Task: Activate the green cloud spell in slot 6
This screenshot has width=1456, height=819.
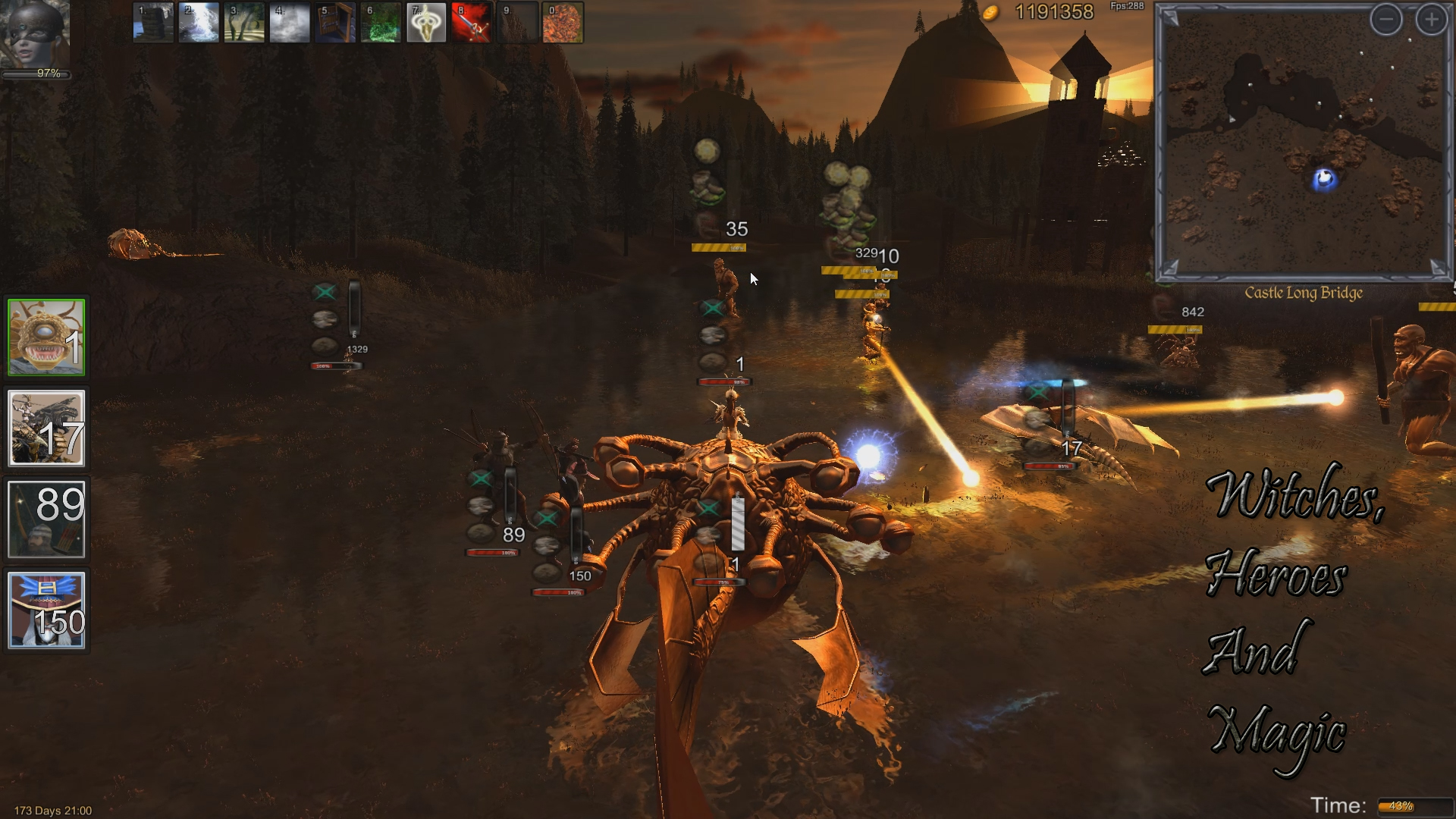Action: 381,23
